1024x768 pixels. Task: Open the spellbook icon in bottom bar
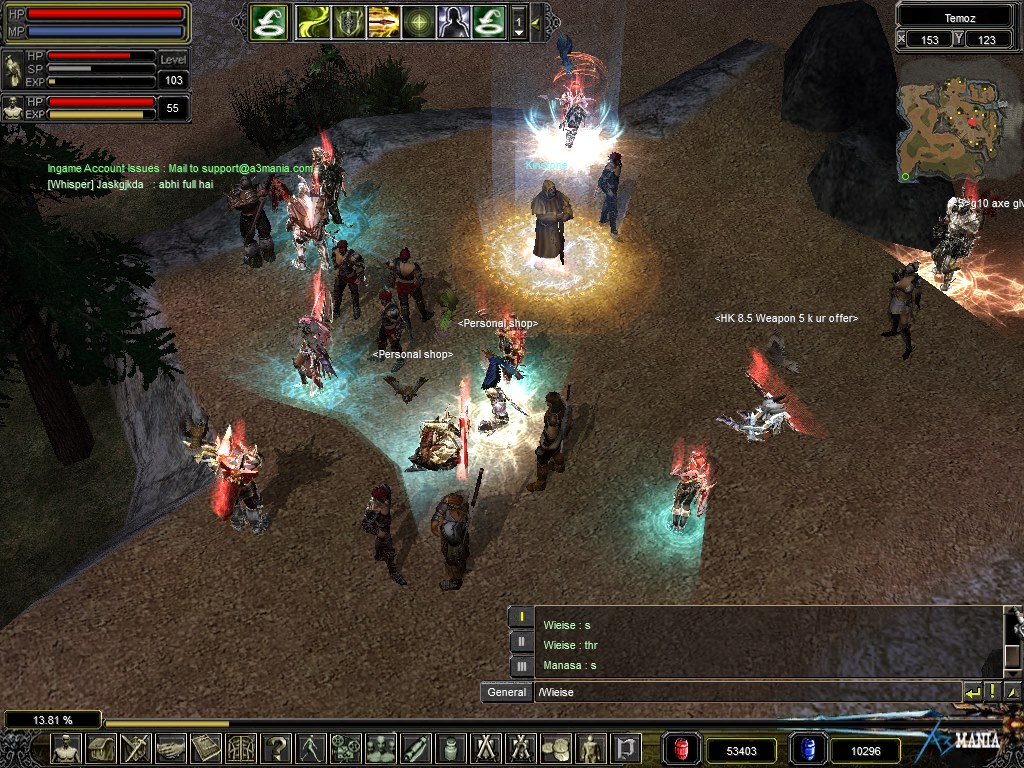(x=206, y=748)
